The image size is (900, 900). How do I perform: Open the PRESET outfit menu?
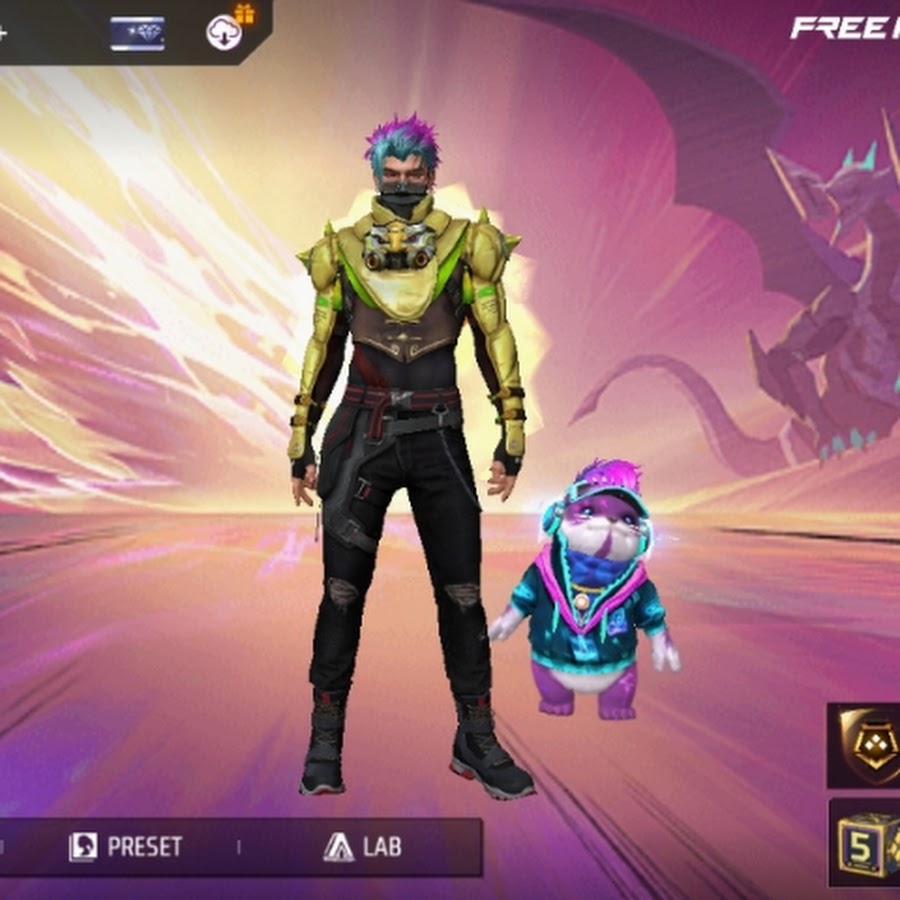[126, 847]
